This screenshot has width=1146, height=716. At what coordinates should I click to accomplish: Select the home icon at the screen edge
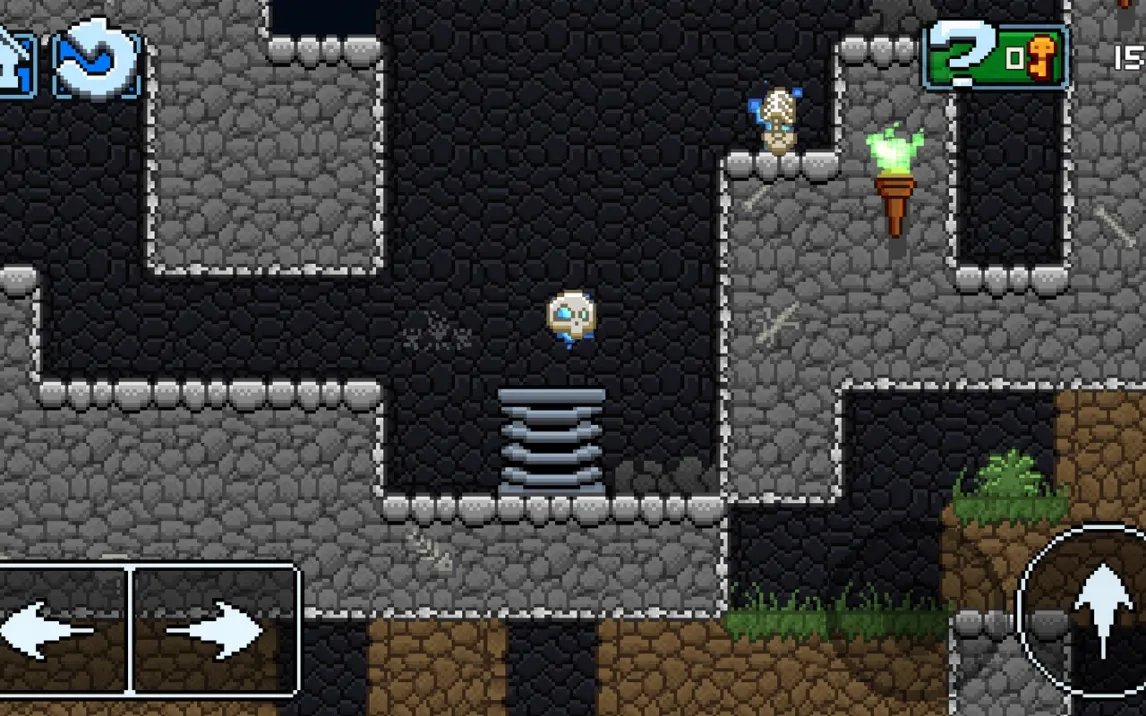(x=15, y=60)
